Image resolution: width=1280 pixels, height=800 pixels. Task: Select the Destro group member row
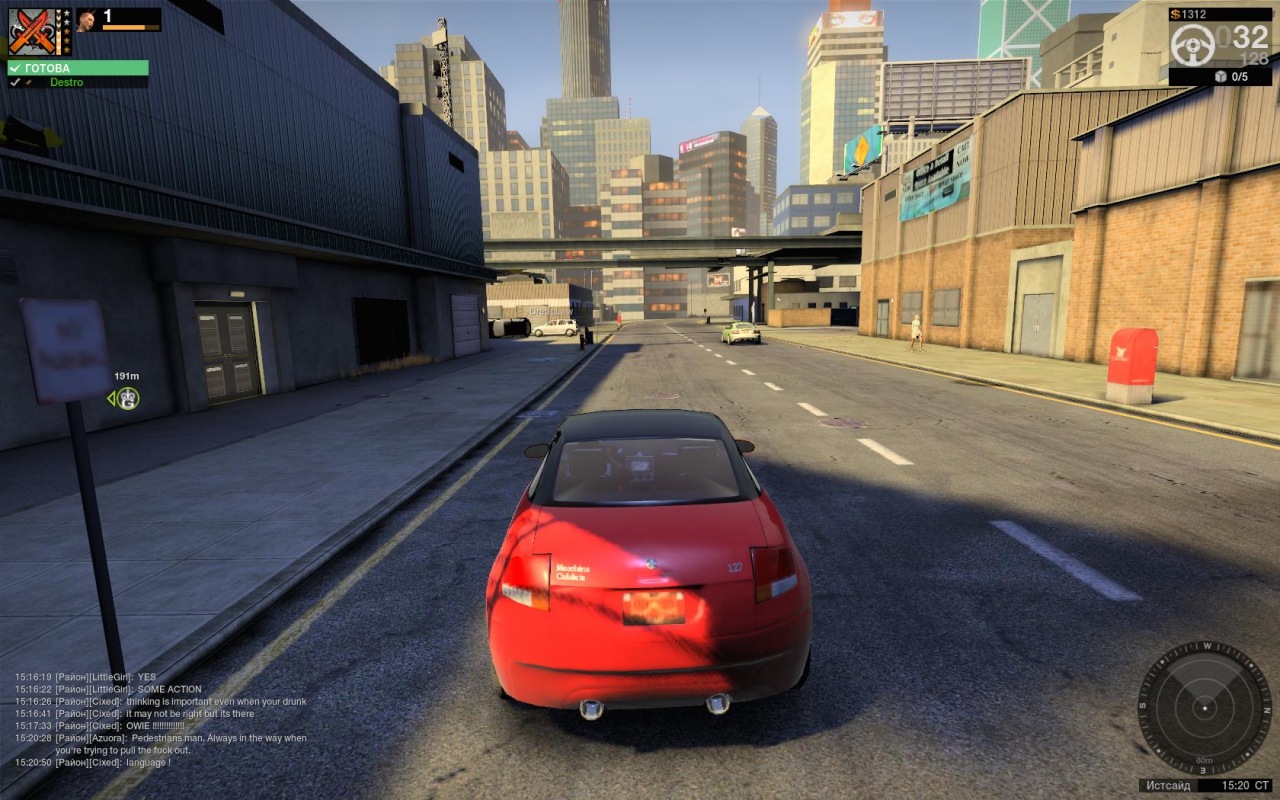(x=77, y=82)
